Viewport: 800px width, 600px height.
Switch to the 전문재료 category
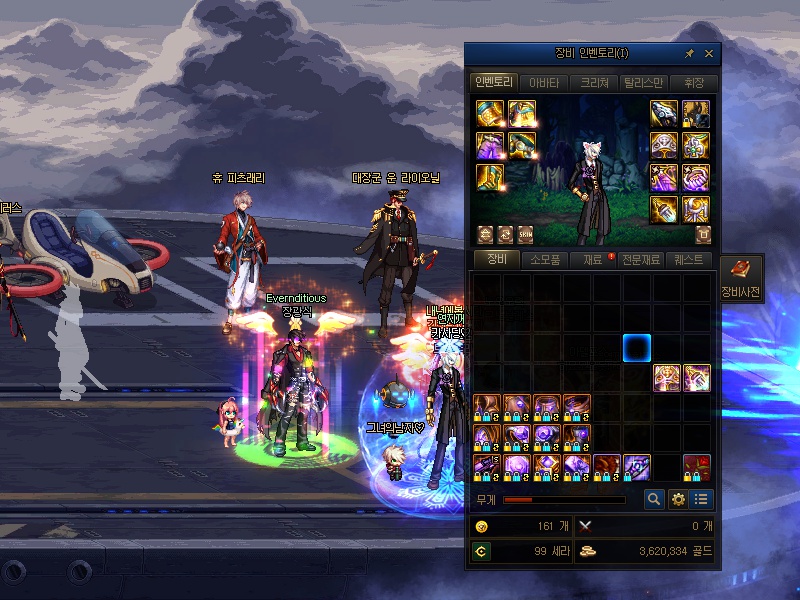pyautogui.click(x=641, y=260)
